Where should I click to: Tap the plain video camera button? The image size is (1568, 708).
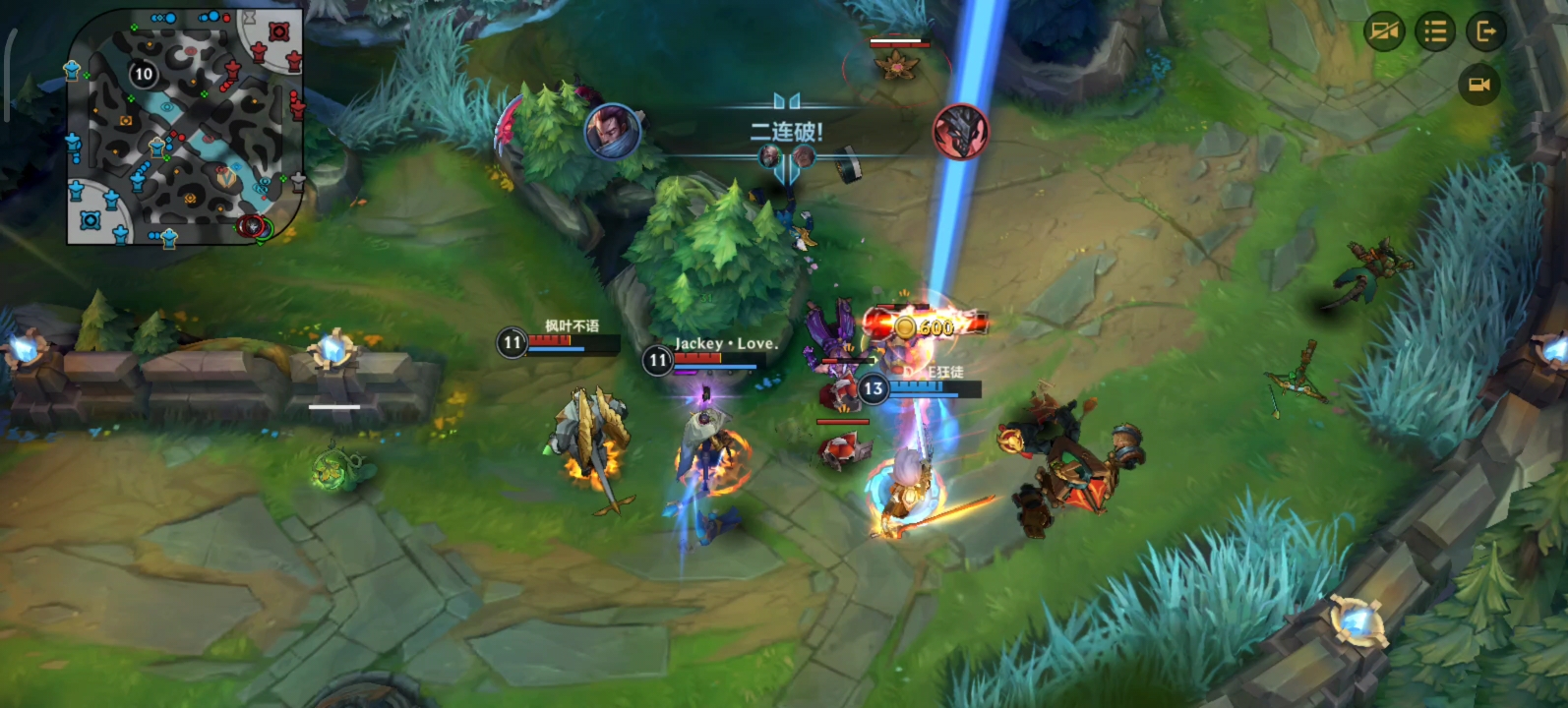(x=1478, y=85)
